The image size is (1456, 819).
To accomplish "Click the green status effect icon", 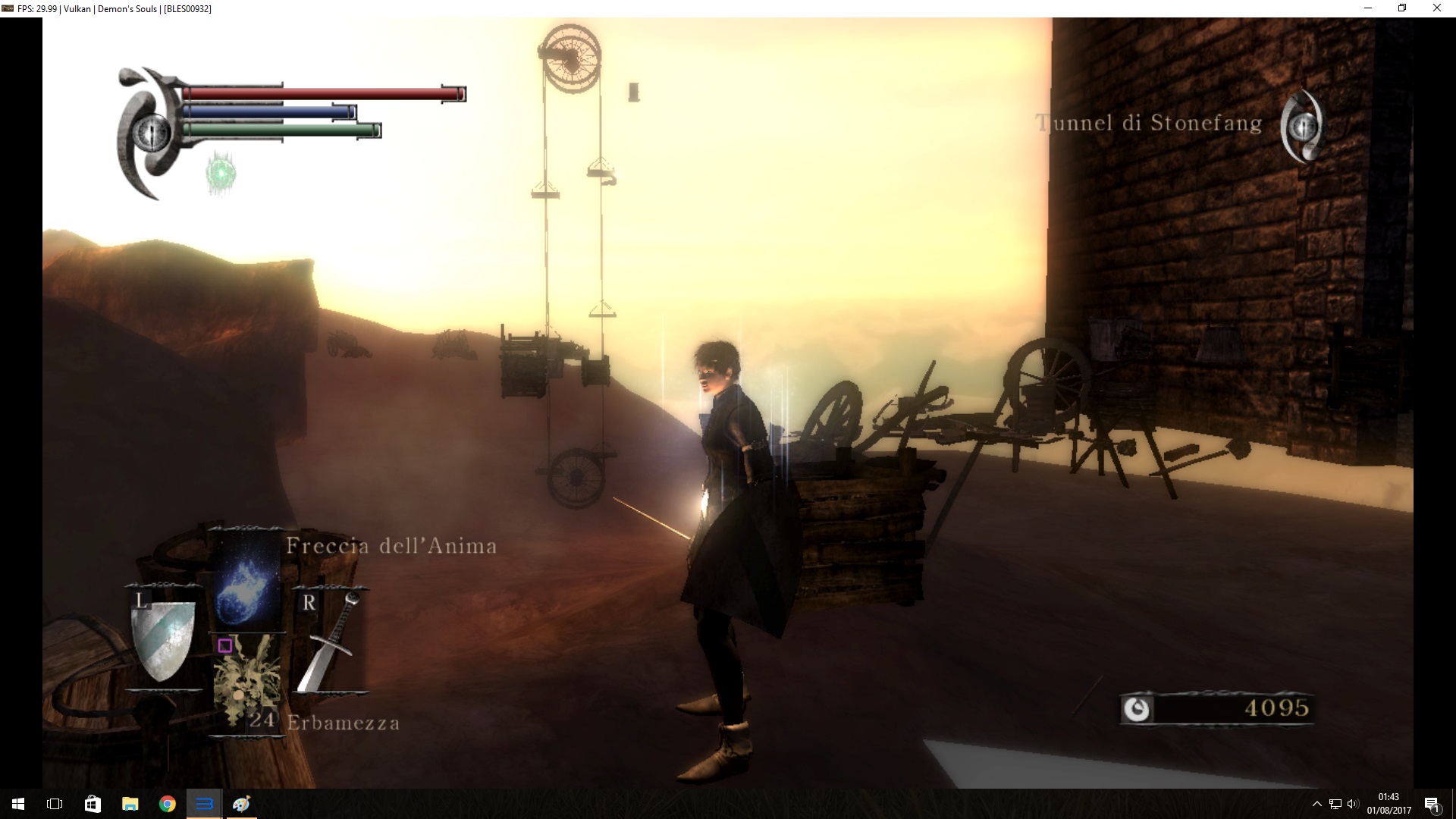I will pyautogui.click(x=221, y=174).
